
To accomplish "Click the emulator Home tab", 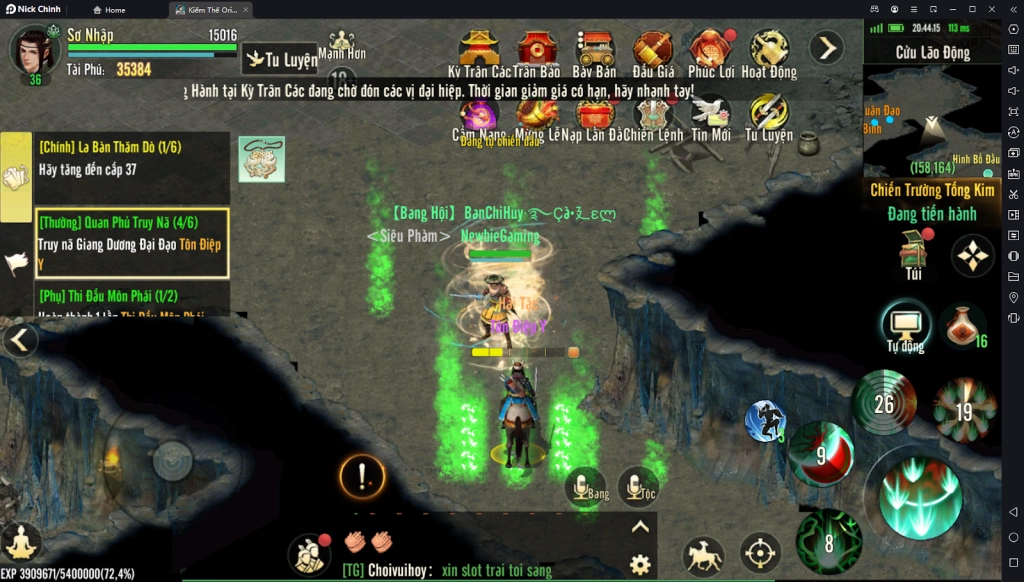I will click(x=109, y=9).
